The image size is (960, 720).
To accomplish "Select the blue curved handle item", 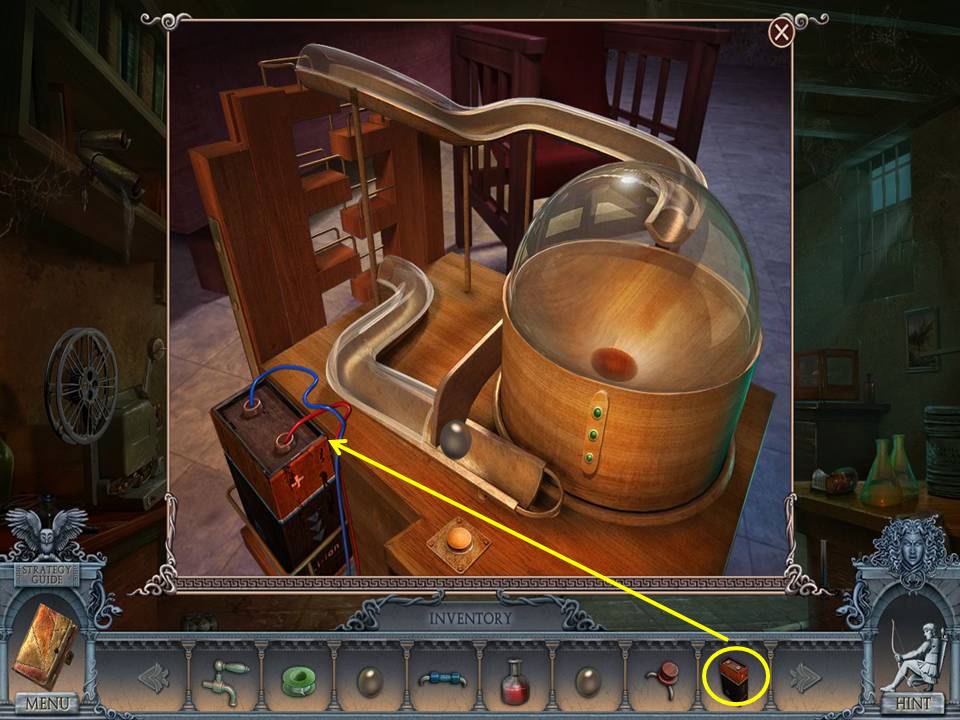I will pos(443,681).
